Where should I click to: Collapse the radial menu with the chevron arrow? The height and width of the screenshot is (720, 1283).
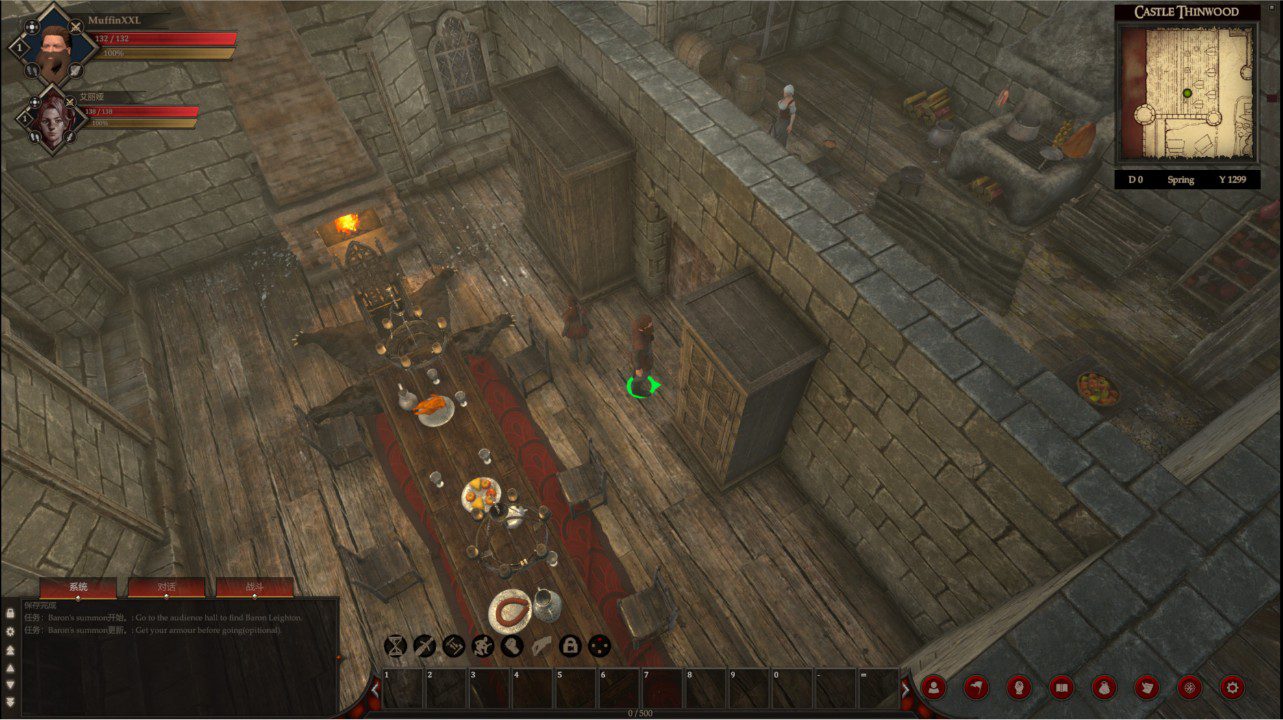[x=908, y=688]
